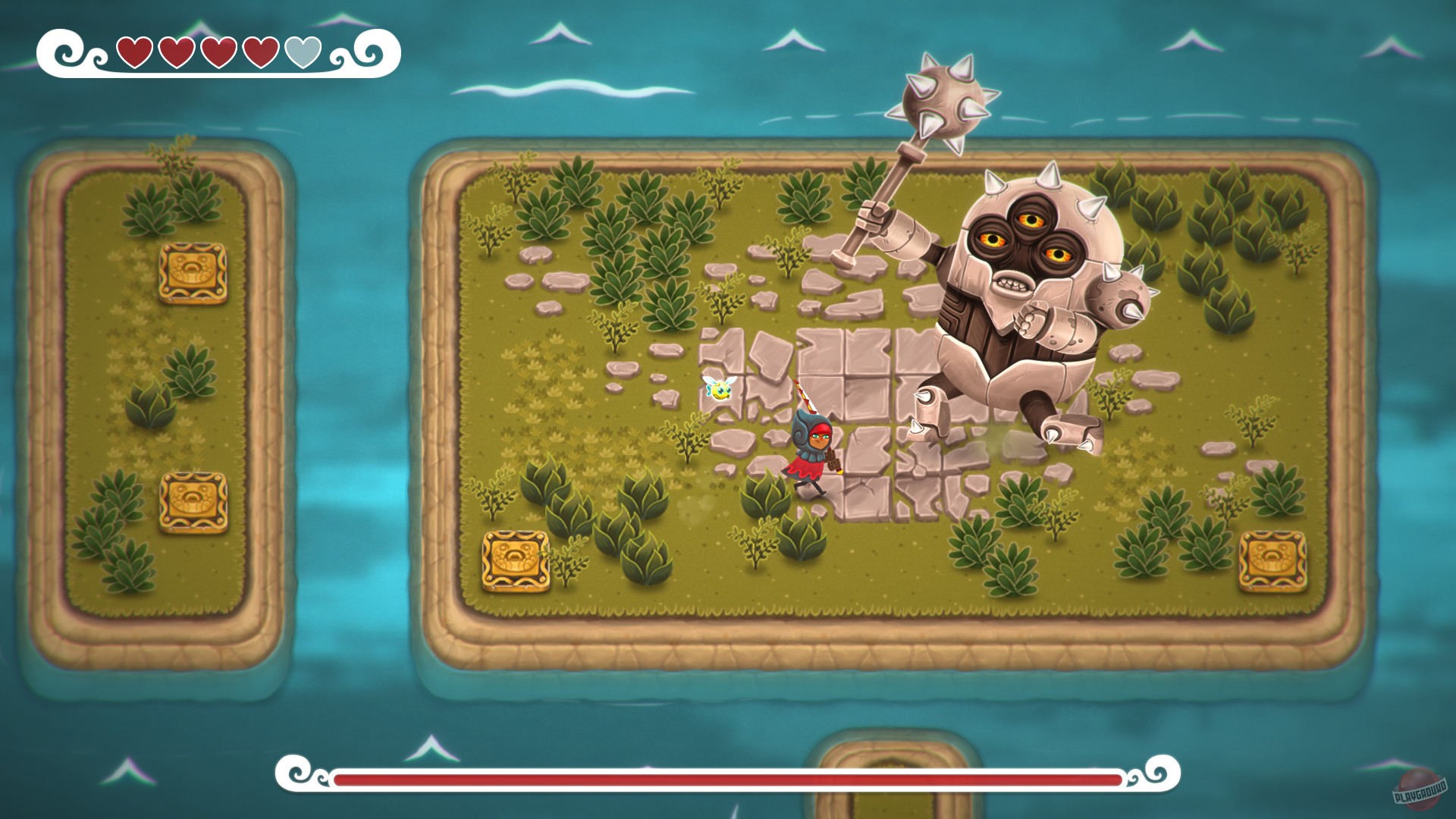
Task: Click the fourth red heart on the HUD
Action: click(261, 53)
